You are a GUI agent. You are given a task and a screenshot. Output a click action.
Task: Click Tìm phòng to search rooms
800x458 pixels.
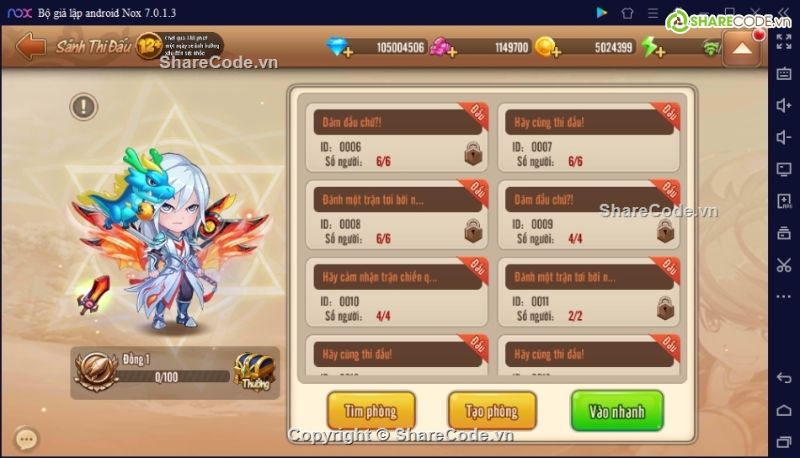[371, 411]
